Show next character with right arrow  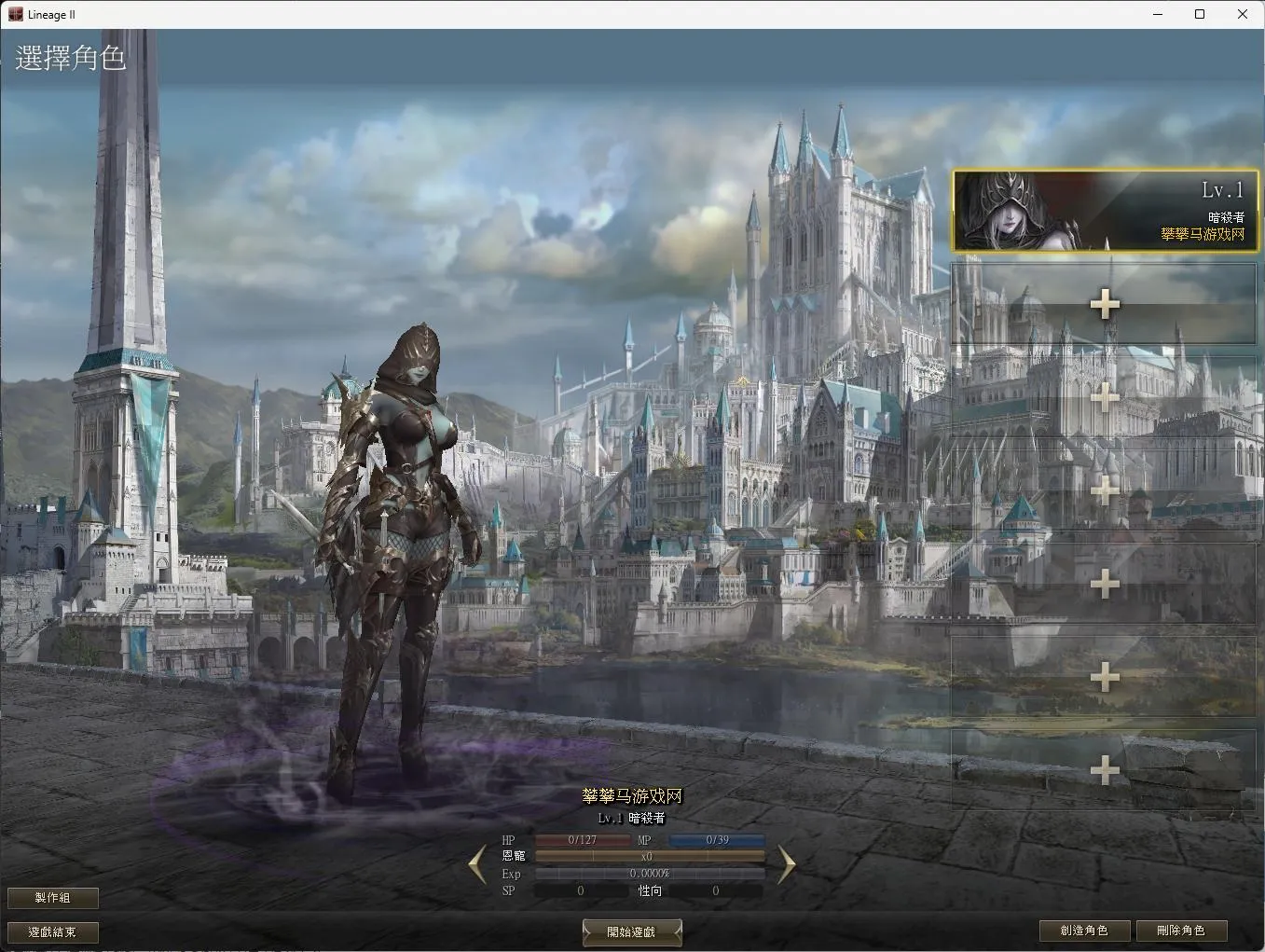[x=786, y=864]
